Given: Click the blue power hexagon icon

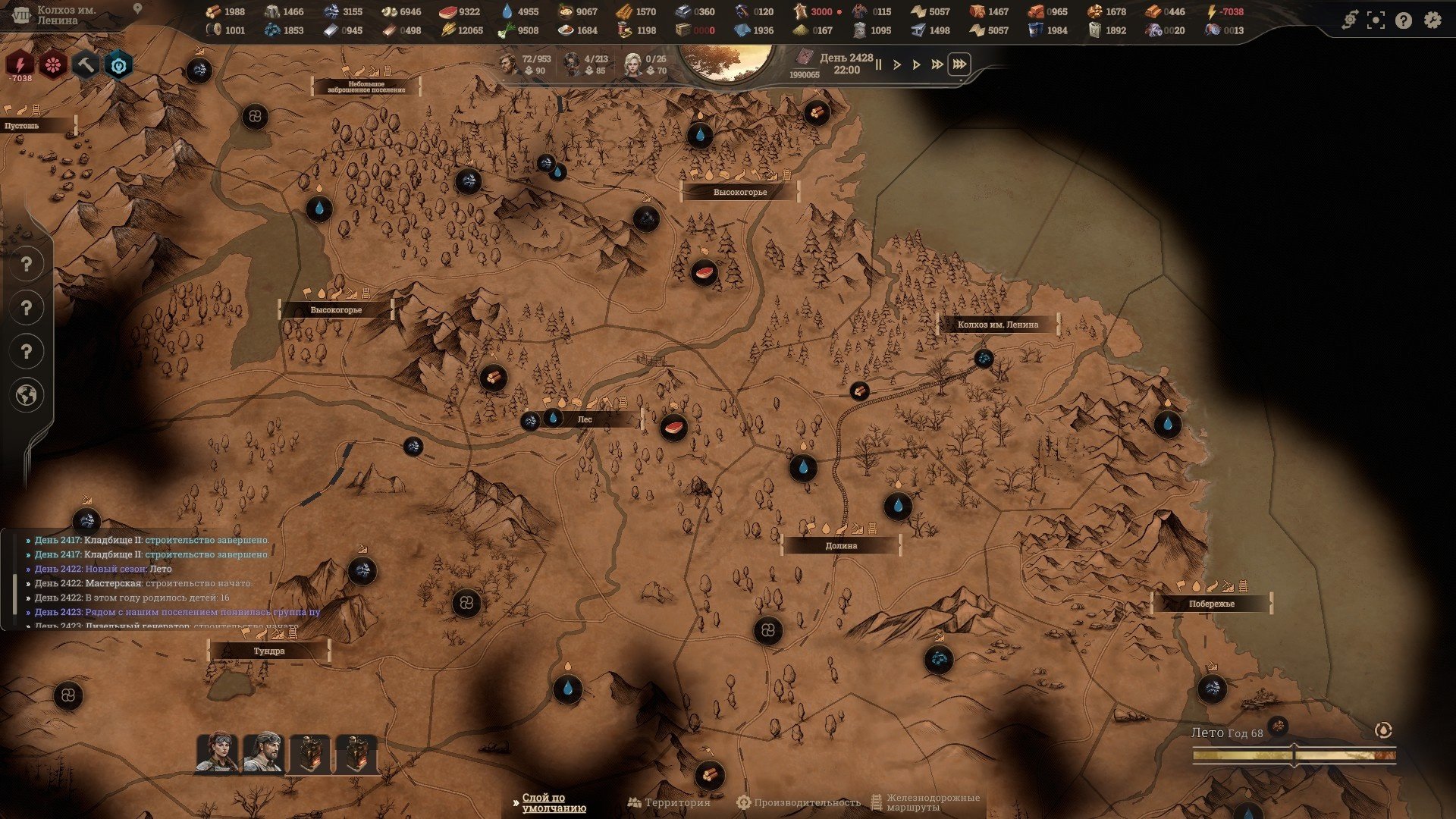Looking at the screenshot, I should pyautogui.click(x=118, y=65).
